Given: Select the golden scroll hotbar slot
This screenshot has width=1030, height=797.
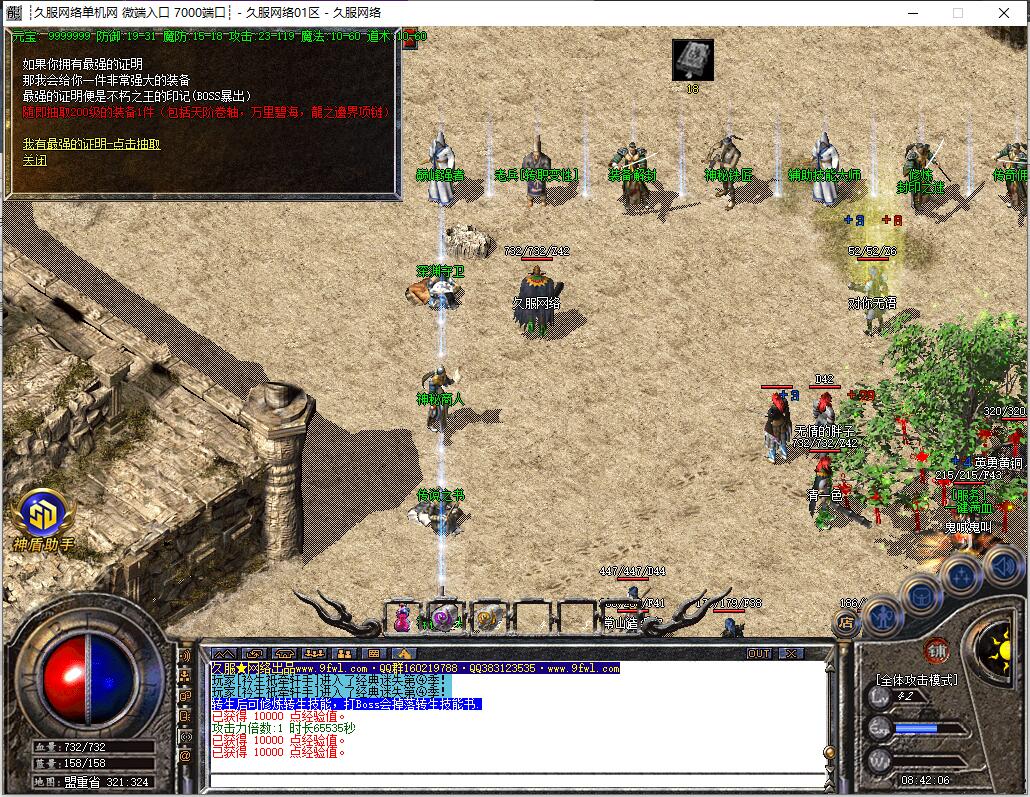Looking at the screenshot, I should tap(487, 619).
